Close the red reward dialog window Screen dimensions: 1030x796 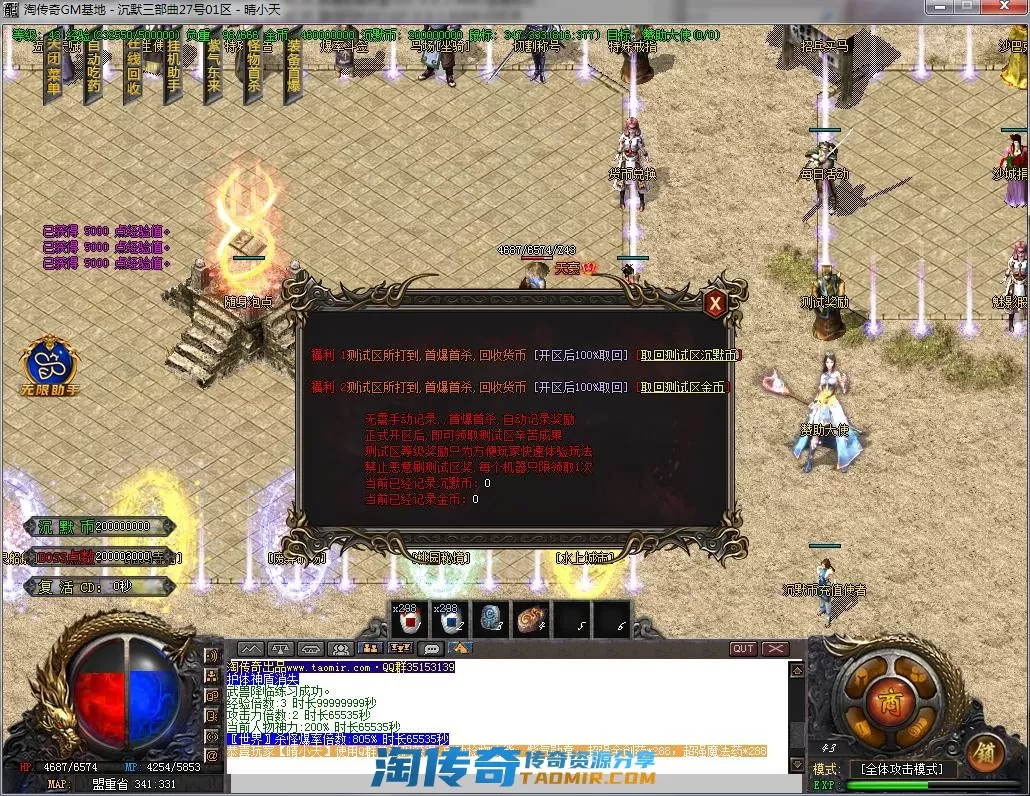[x=714, y=303]
